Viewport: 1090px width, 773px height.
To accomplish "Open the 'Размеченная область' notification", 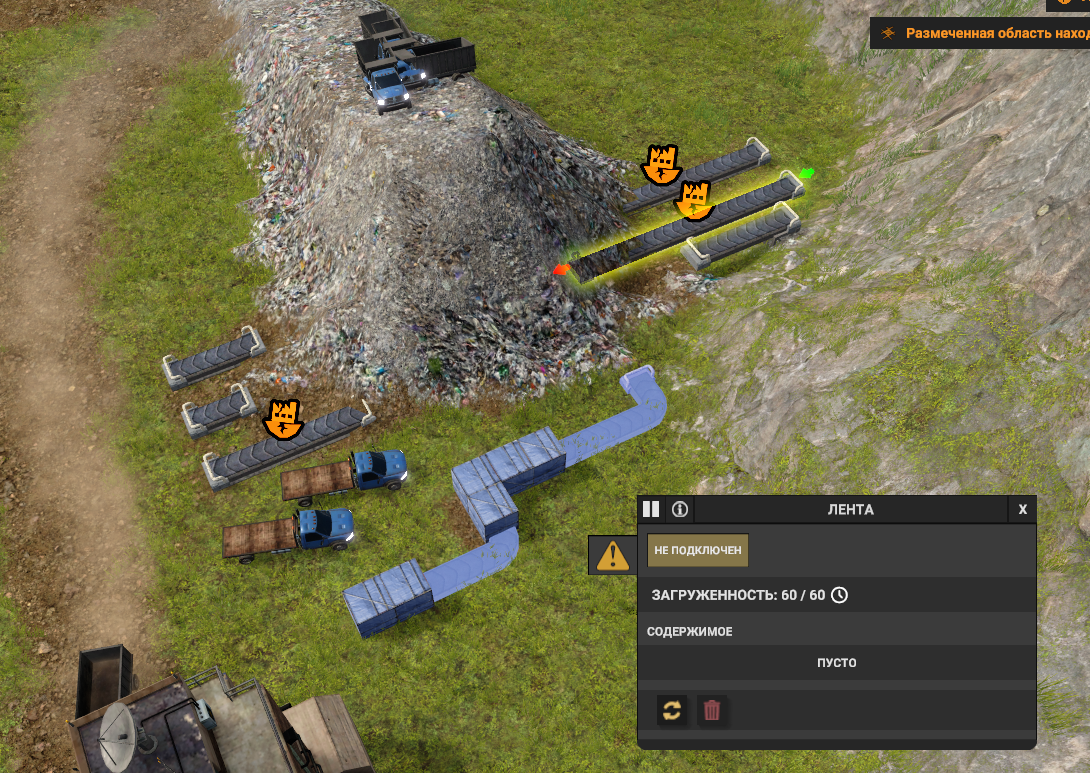I will coord(985,33).
